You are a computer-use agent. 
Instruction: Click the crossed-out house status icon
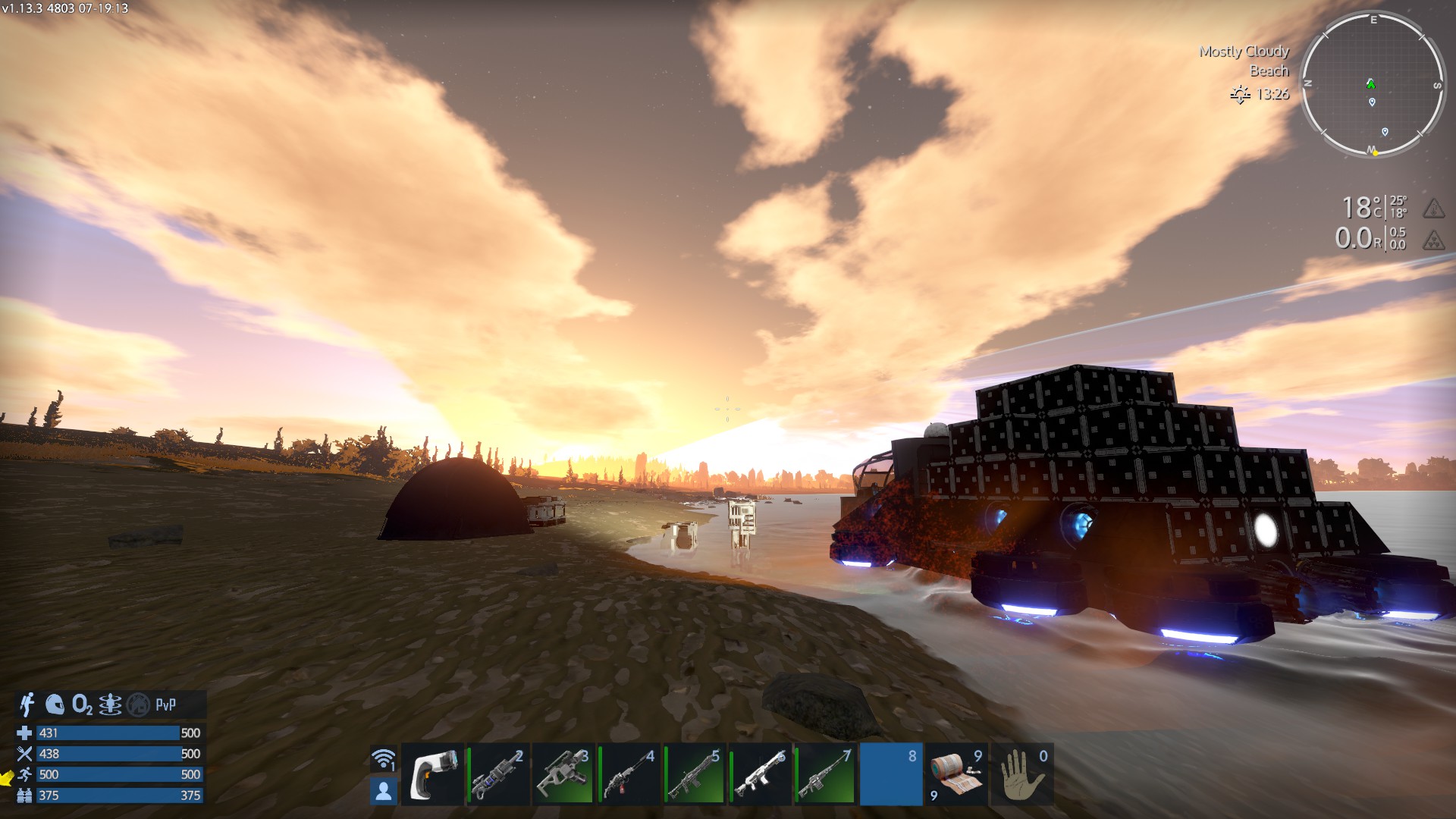click(138, 704)
